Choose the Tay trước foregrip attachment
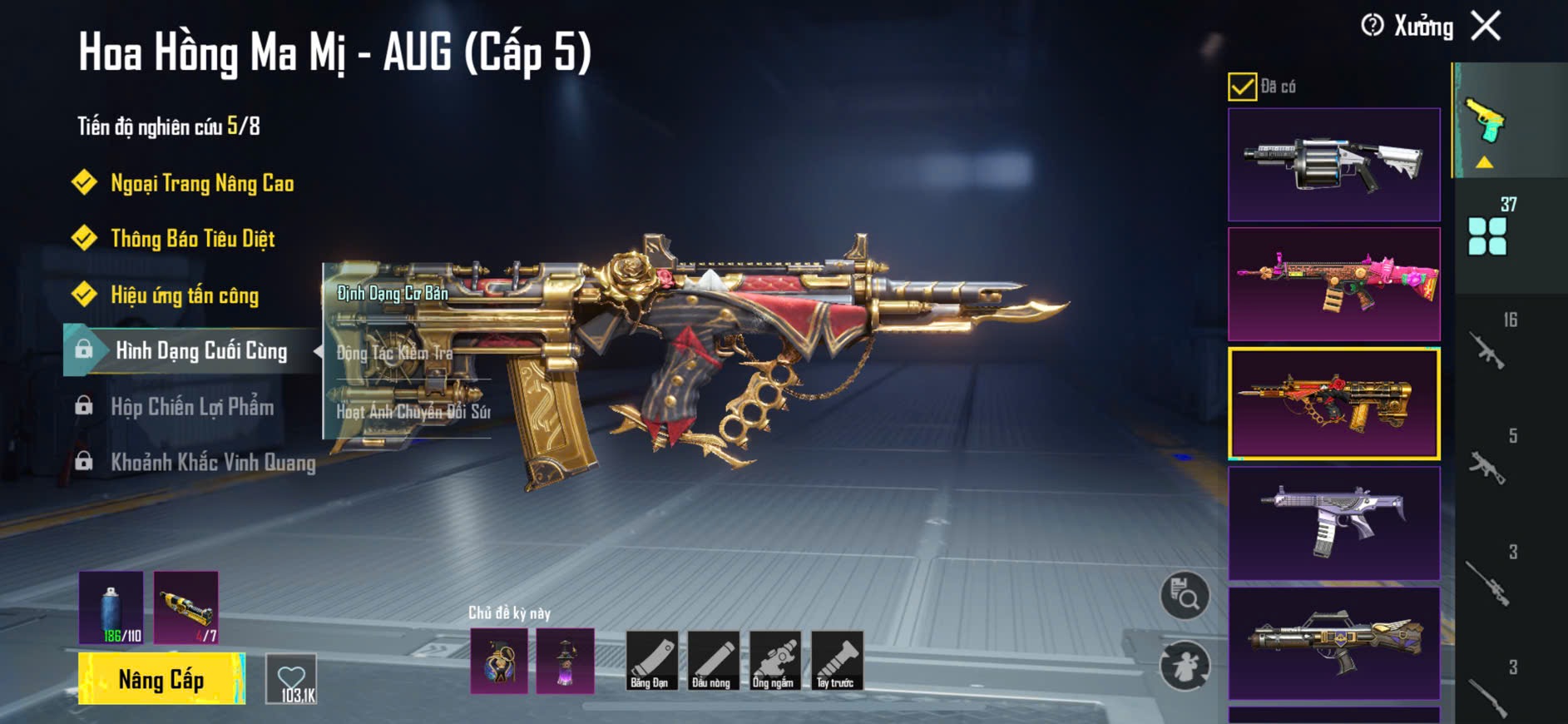 click(836, 661)
